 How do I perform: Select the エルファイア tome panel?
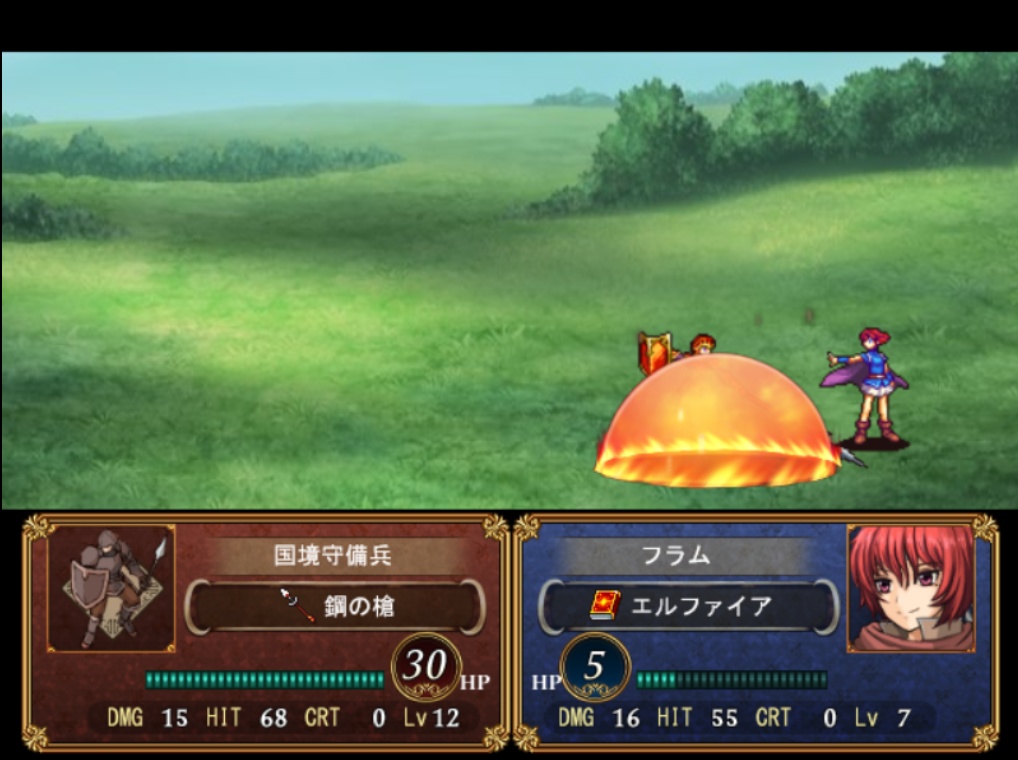point(688,606)
